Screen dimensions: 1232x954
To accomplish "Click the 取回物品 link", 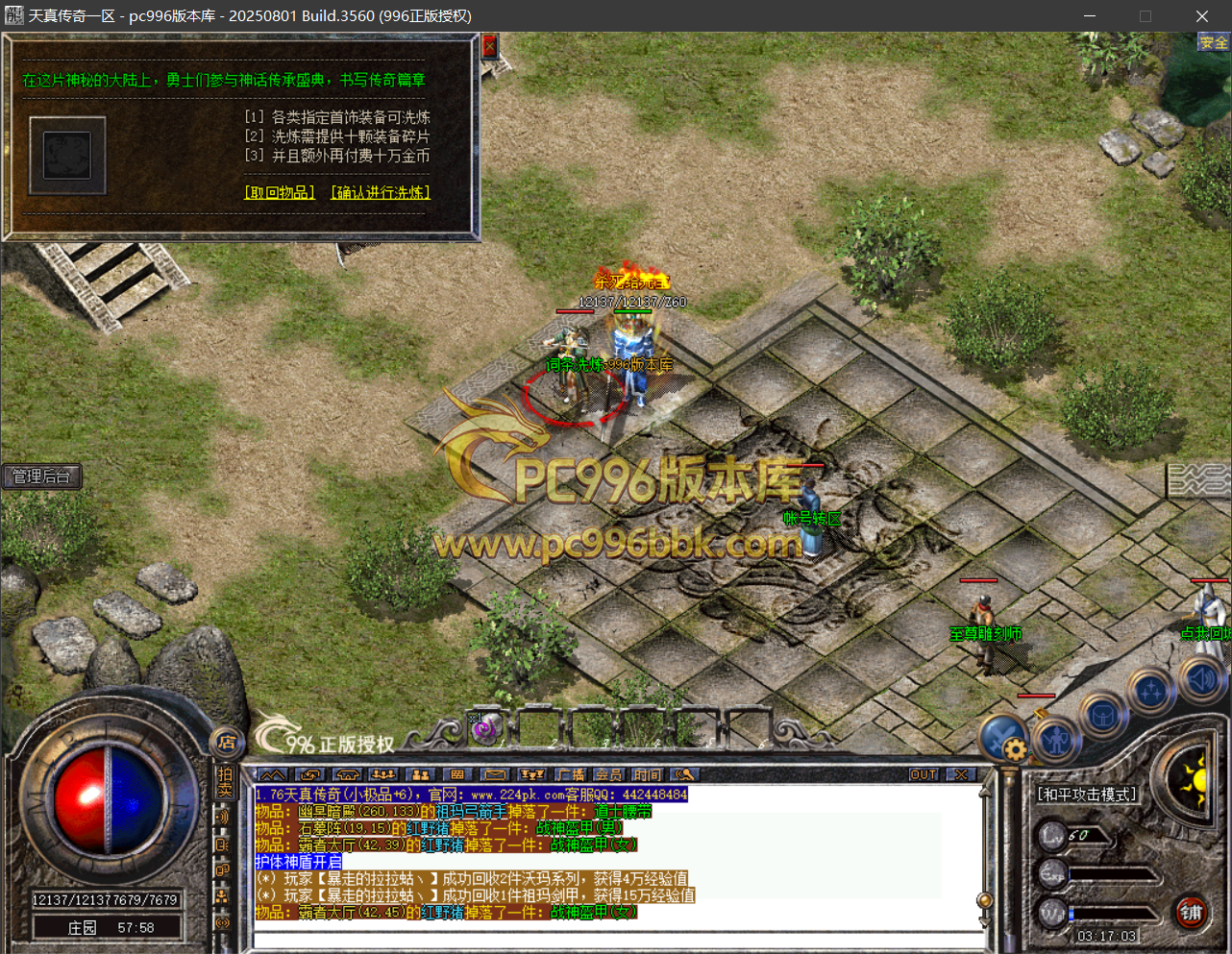I will click(280, 192).
